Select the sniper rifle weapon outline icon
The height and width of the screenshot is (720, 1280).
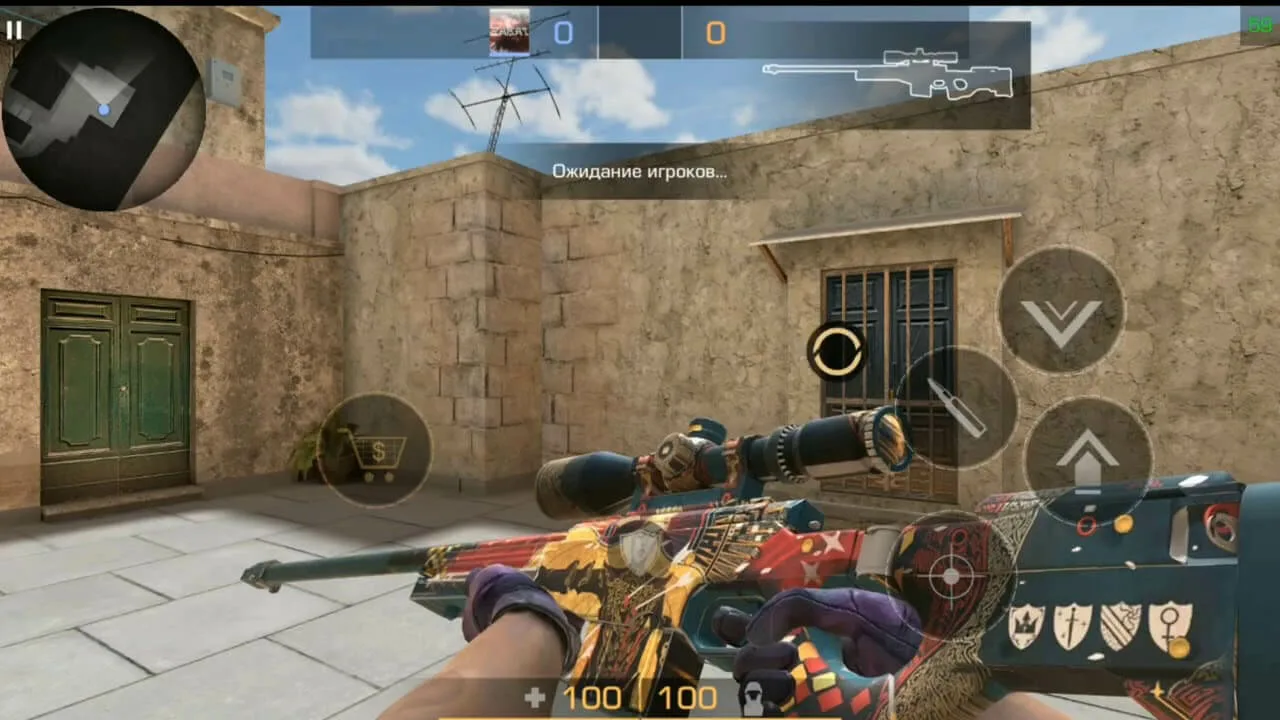(x=887, y=76)
